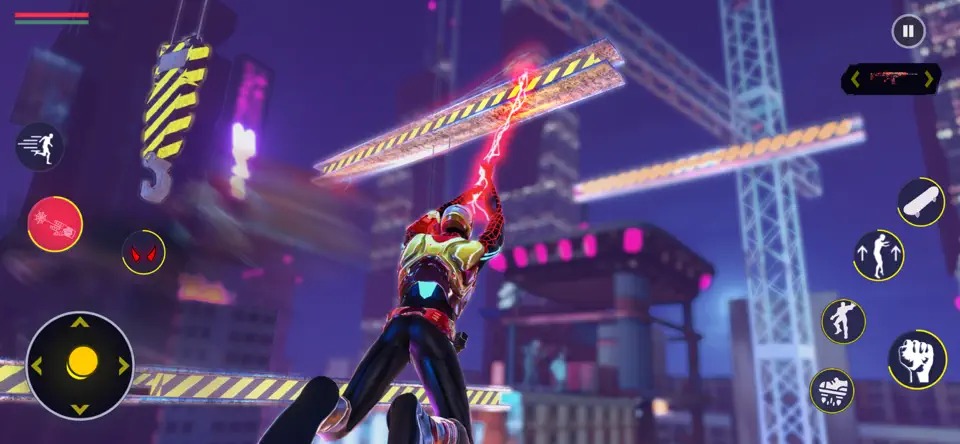960x444 pixels.
Task: Activate the ground smash ability
Action: 832,390
